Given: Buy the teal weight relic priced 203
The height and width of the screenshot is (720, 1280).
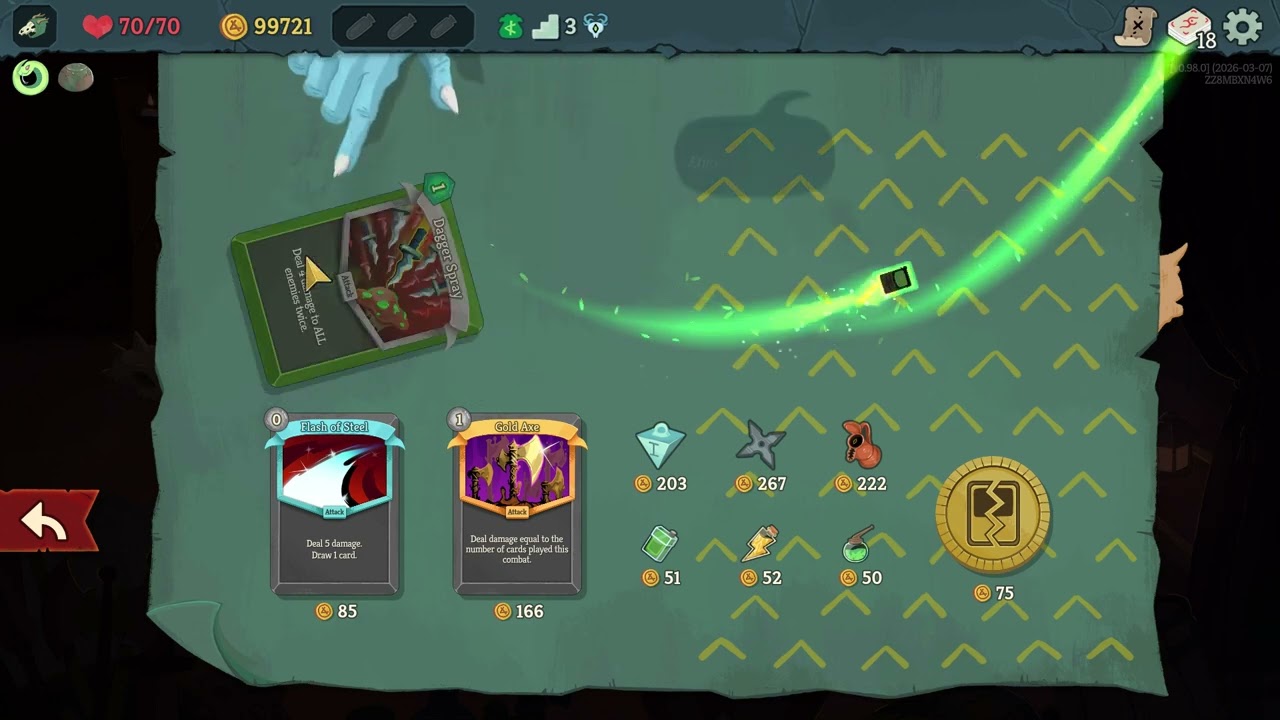Looking at the screenshot, I should coord(660,446).
